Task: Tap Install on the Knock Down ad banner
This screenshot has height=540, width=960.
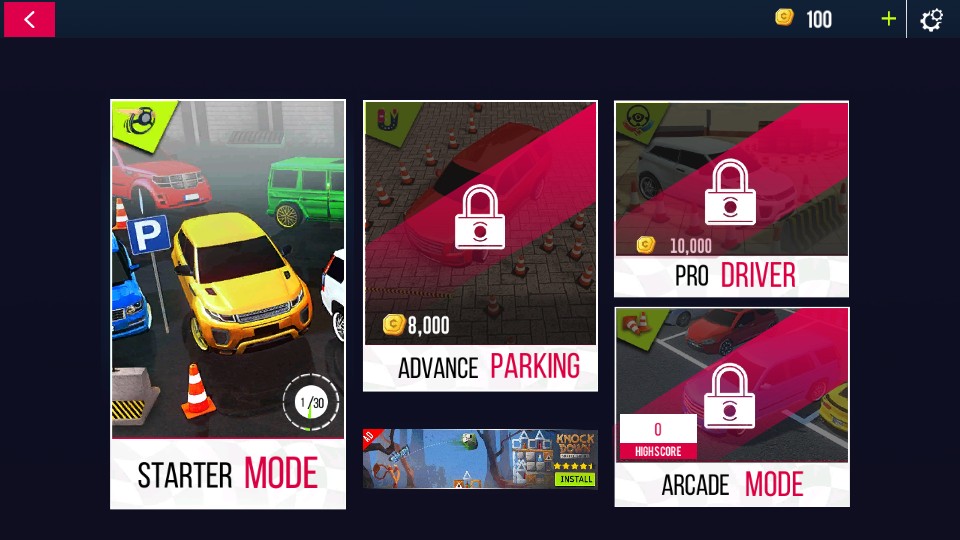Action: pos(575,479)
